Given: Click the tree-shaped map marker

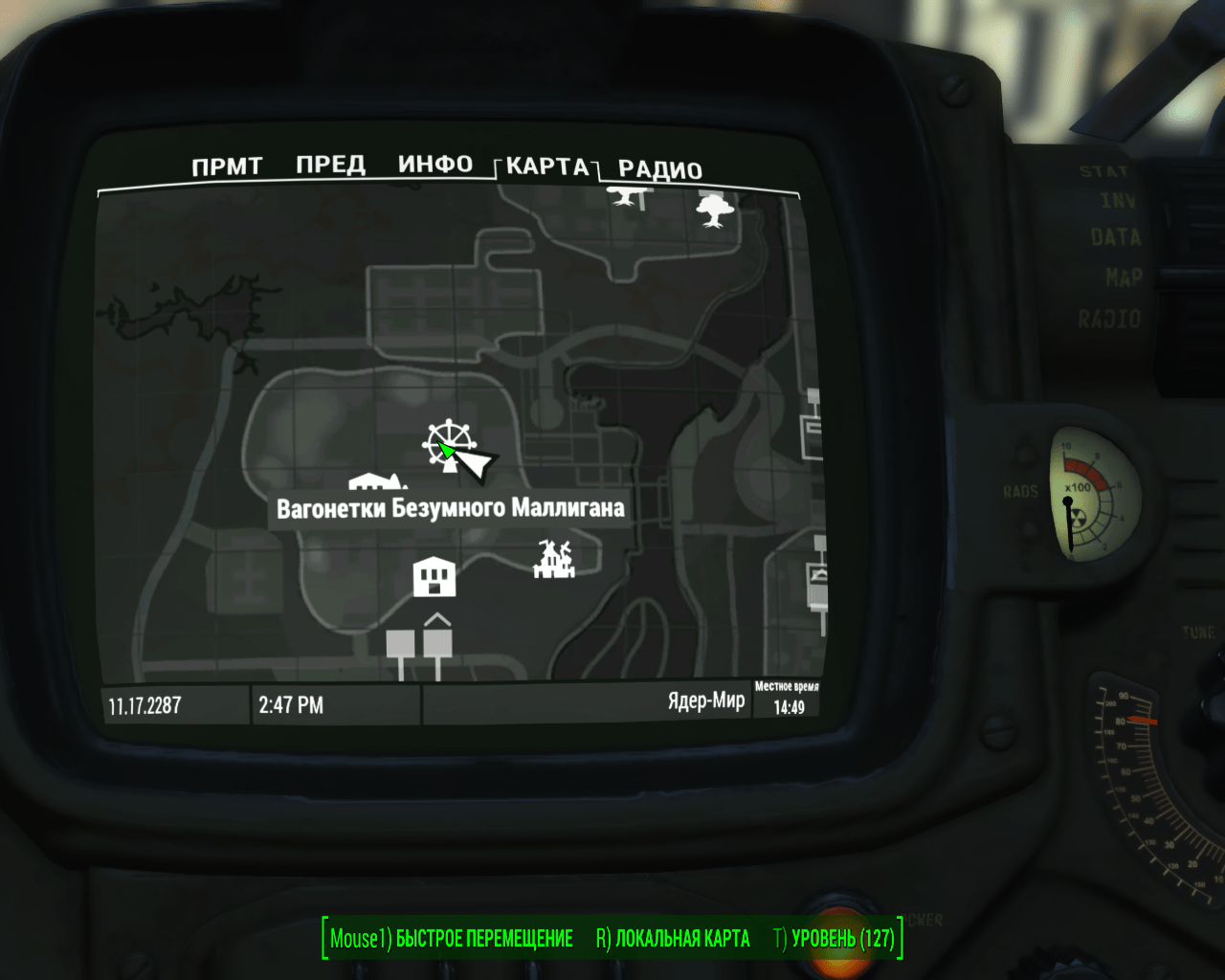Looking at the screenshot, I should coord(714,210).
